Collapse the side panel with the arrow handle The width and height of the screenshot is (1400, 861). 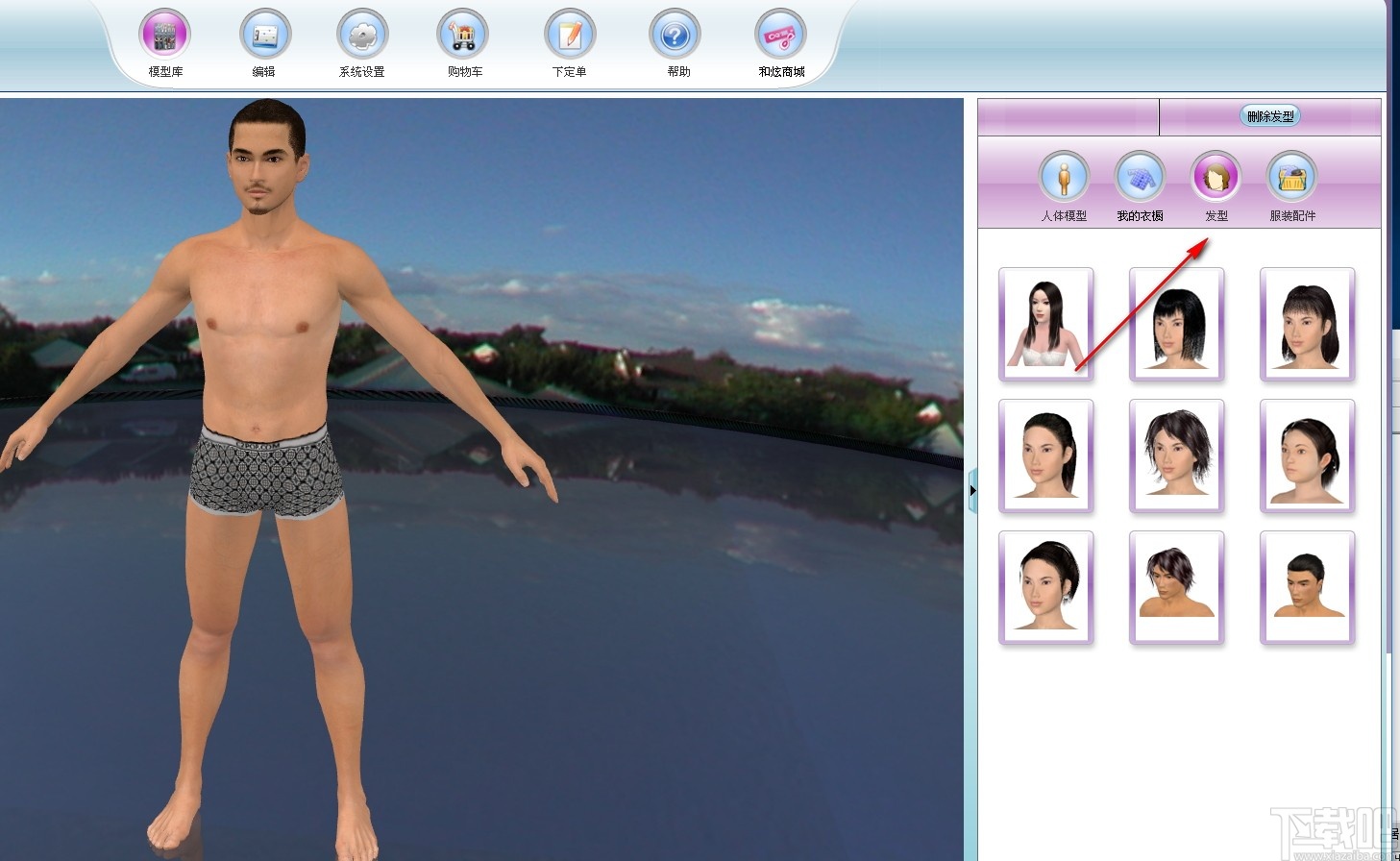[972, 490]
